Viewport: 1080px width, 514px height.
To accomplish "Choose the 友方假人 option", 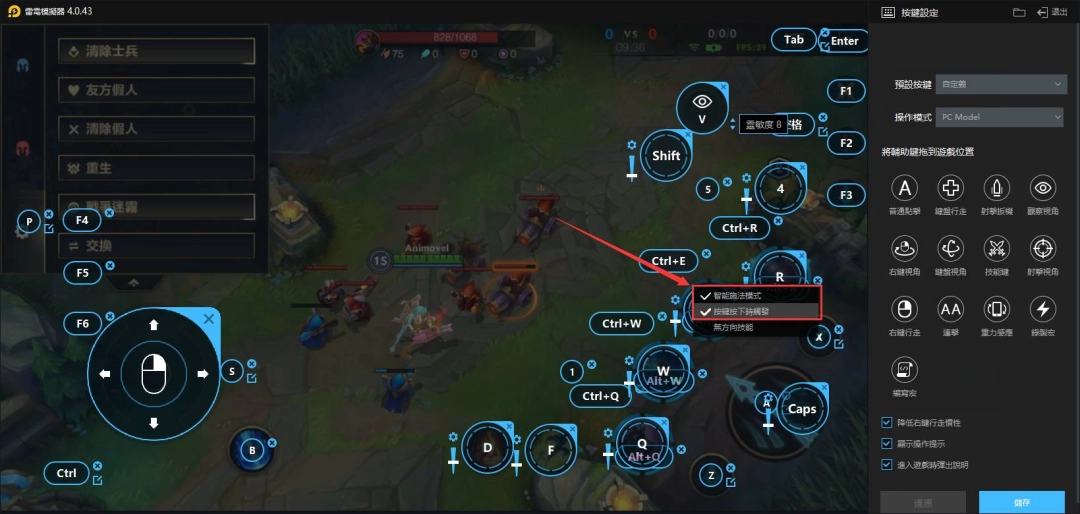I will click(156, 90).
